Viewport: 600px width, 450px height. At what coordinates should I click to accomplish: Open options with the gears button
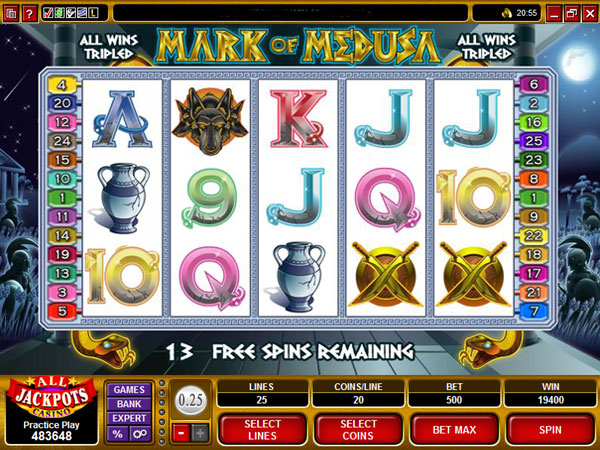139,434
